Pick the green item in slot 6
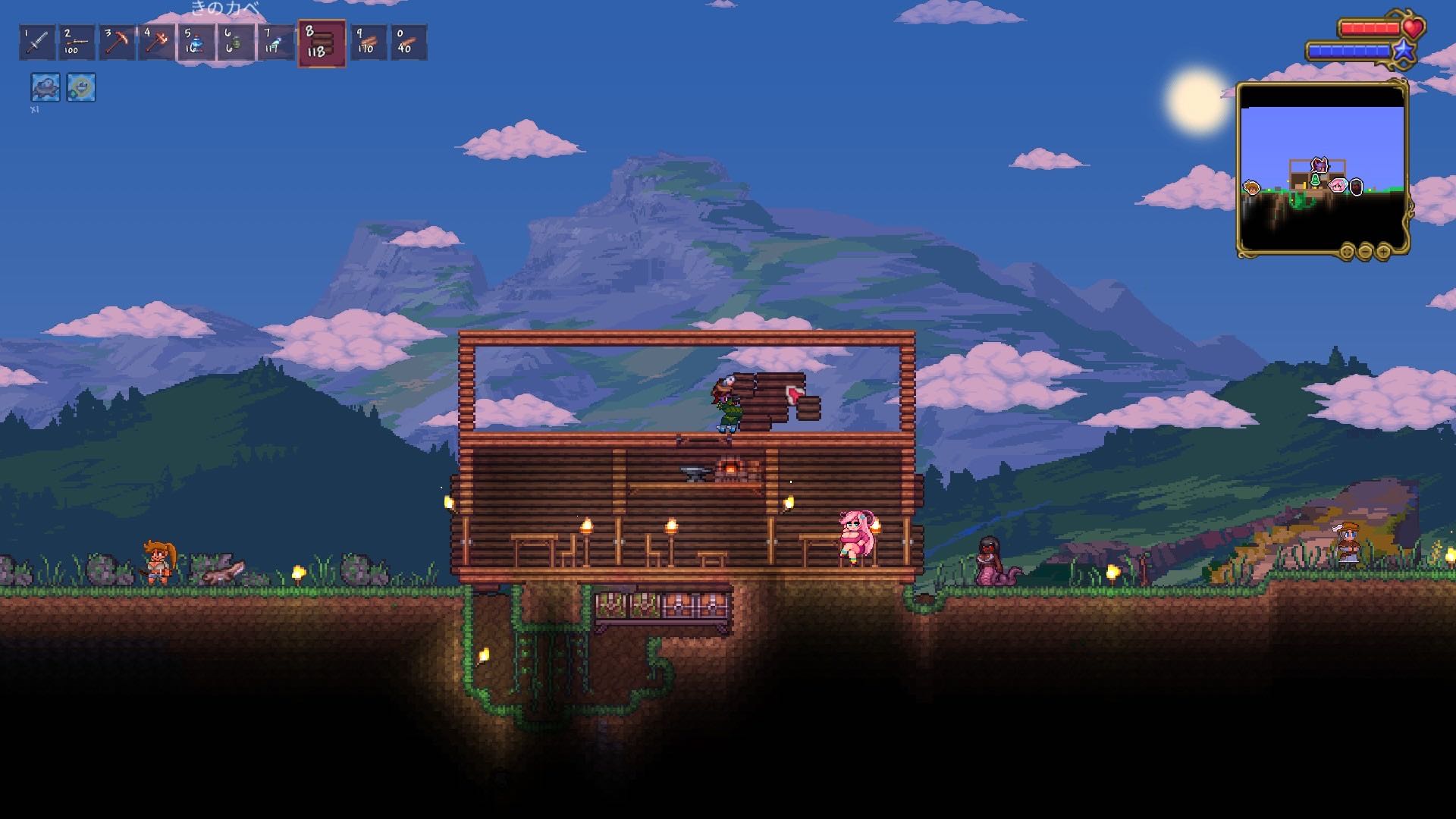This screenshot has height=819, width=1456. coord(235,42)
